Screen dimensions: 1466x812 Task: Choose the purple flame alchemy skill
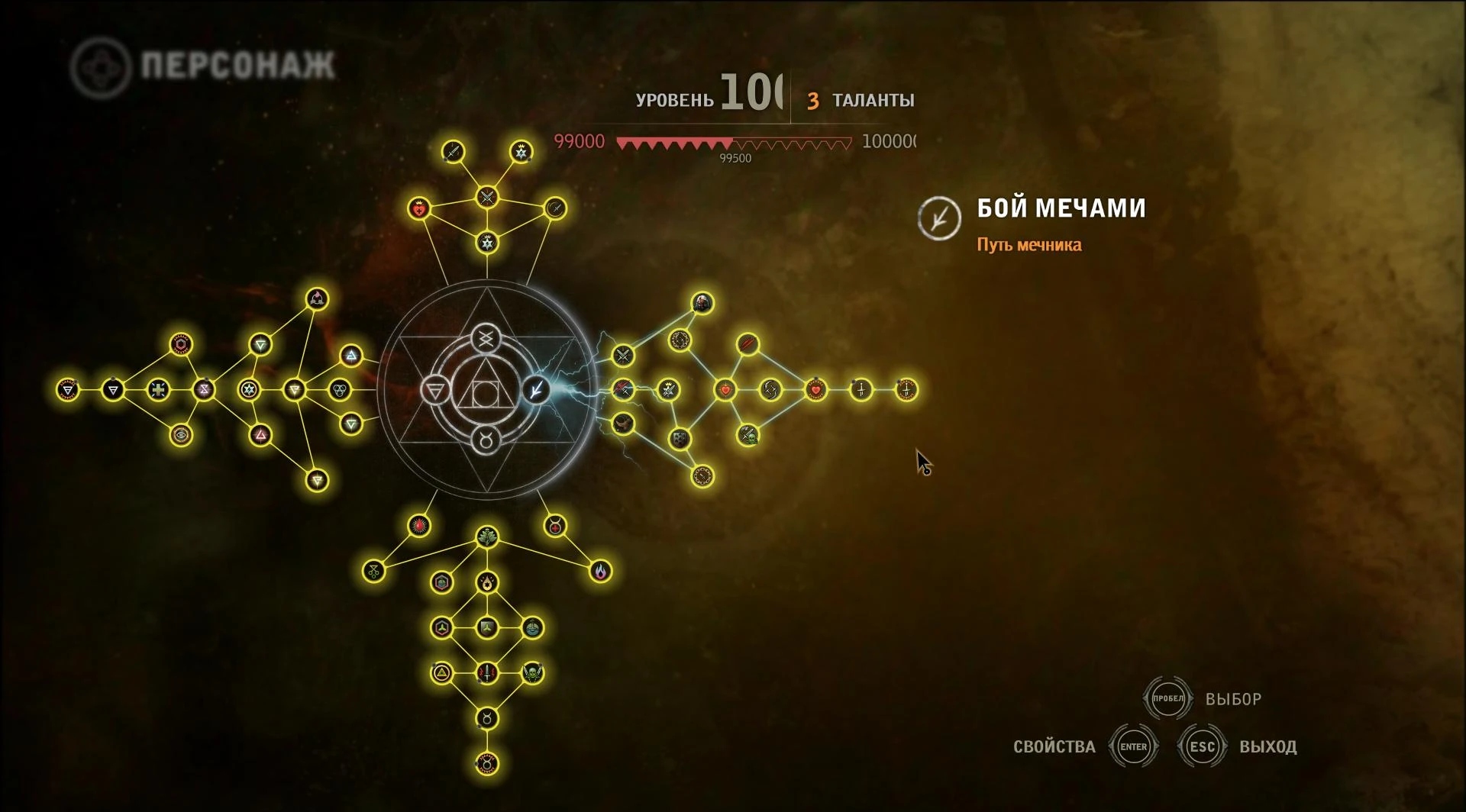coord(601,571)
